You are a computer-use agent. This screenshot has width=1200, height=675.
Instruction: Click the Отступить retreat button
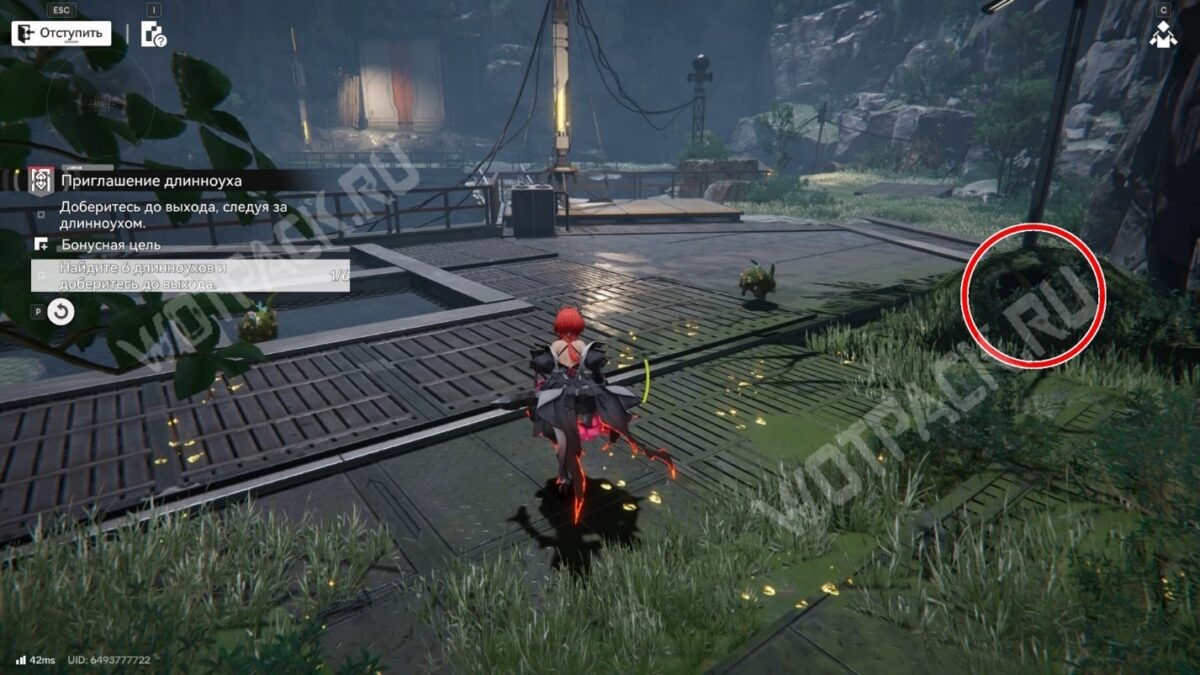click(60, 33)
